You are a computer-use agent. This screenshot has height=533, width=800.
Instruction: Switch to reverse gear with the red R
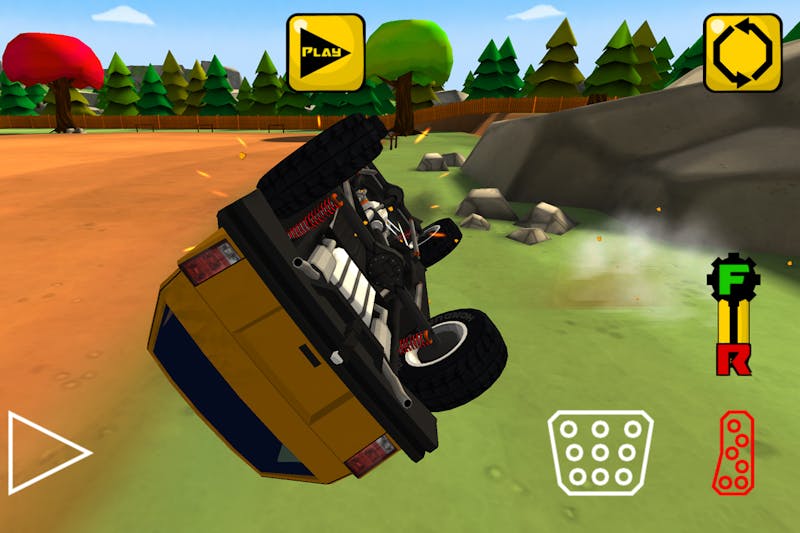click(x=733, y=358)
